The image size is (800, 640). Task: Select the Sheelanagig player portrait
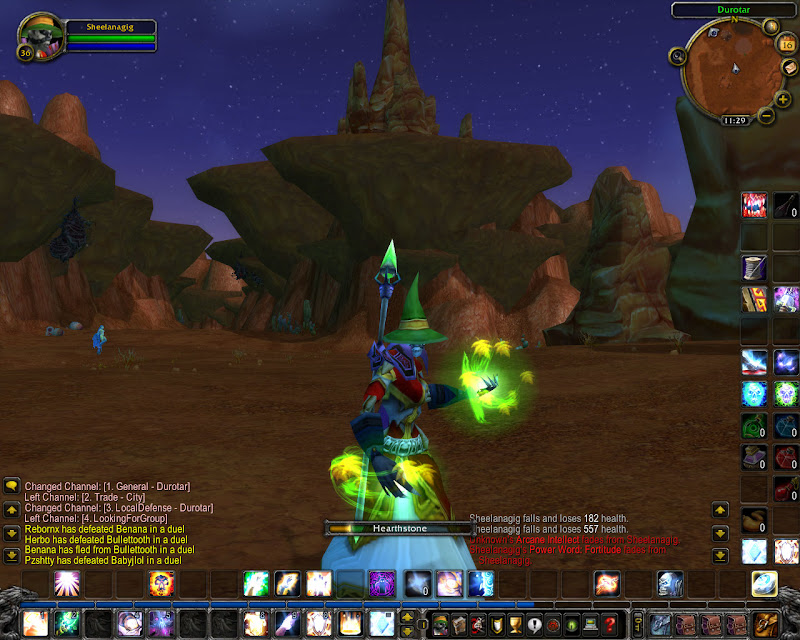38,36
